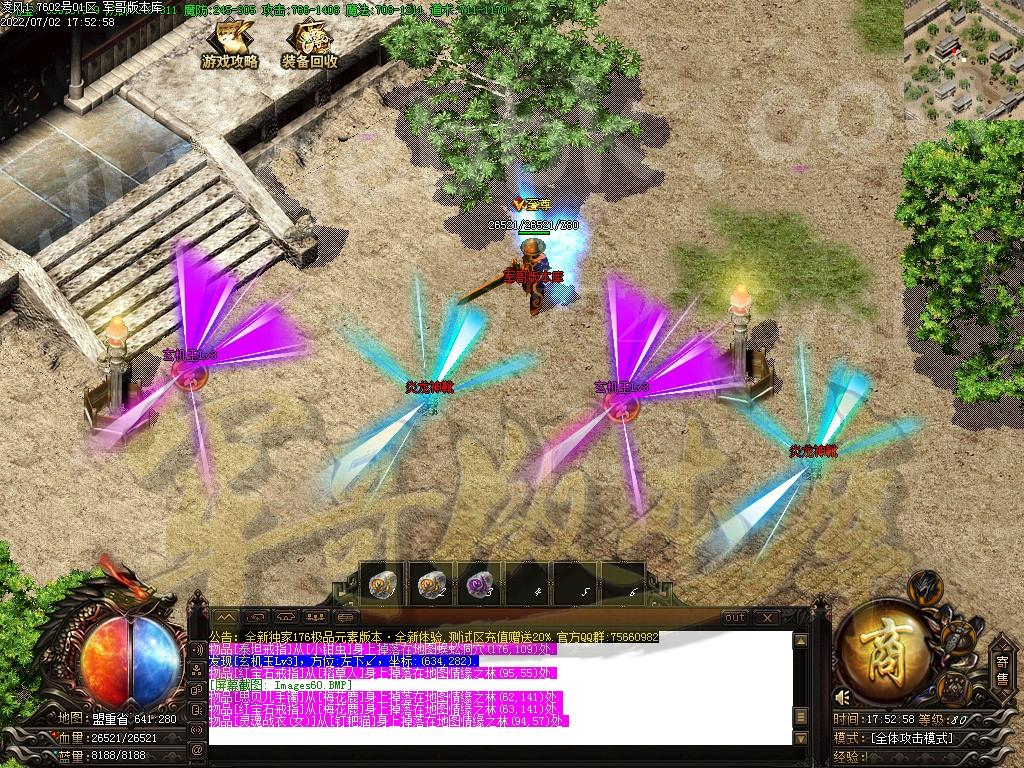1024x768 pixels.
Task: Use the scroll item in hotbar slot 2
Action: point(432,583)
